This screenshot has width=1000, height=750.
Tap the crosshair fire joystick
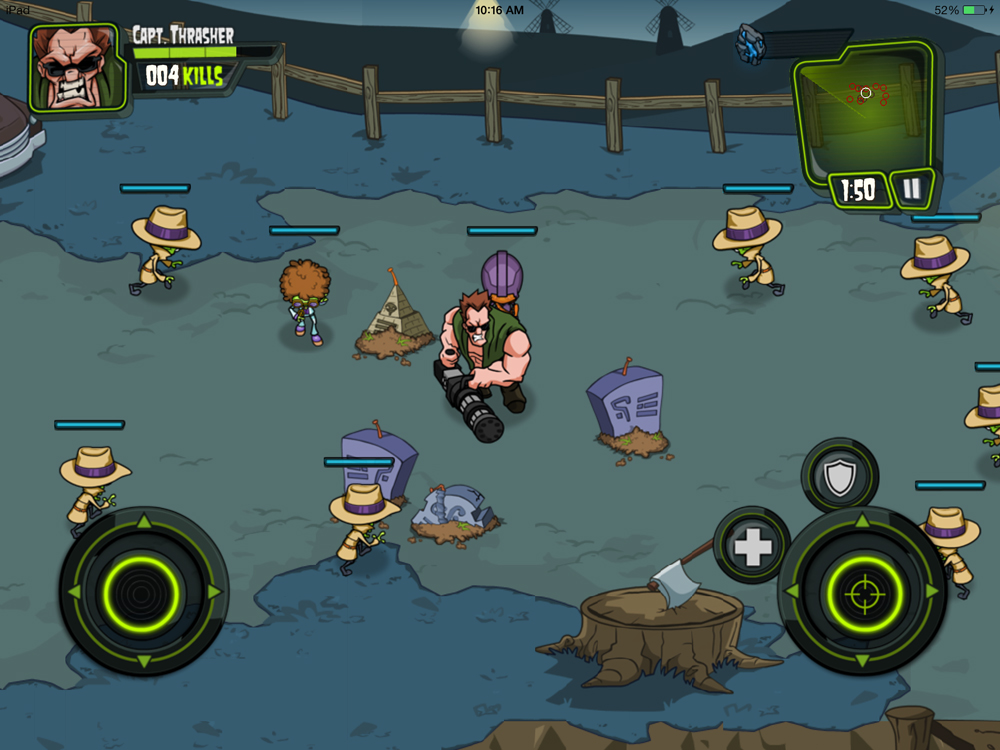pyautogui.click(x=862, y=592)
